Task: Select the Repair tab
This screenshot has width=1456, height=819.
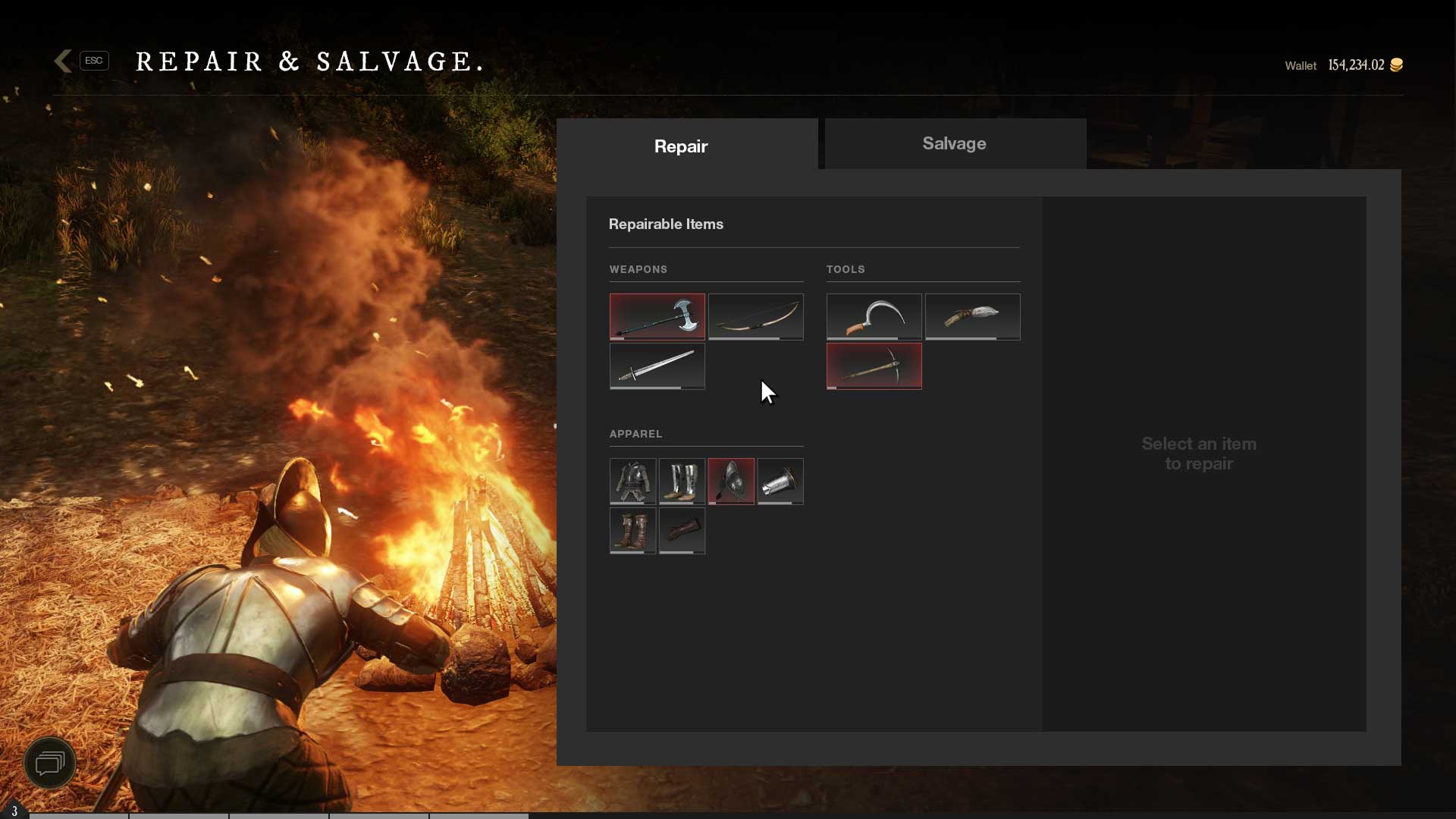Action: coord(680,146)
